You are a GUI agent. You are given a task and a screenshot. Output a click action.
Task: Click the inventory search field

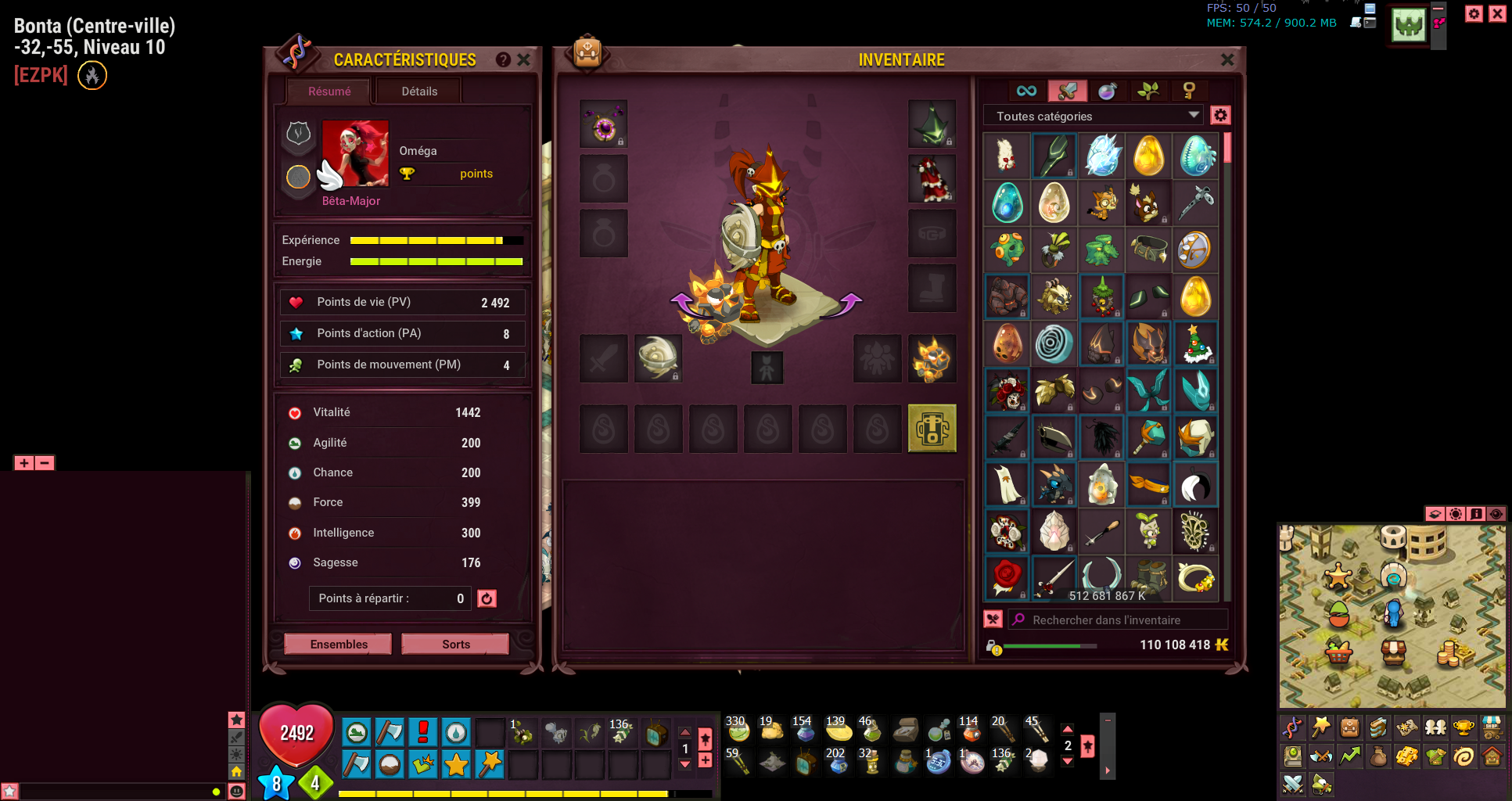(1119, 620)
